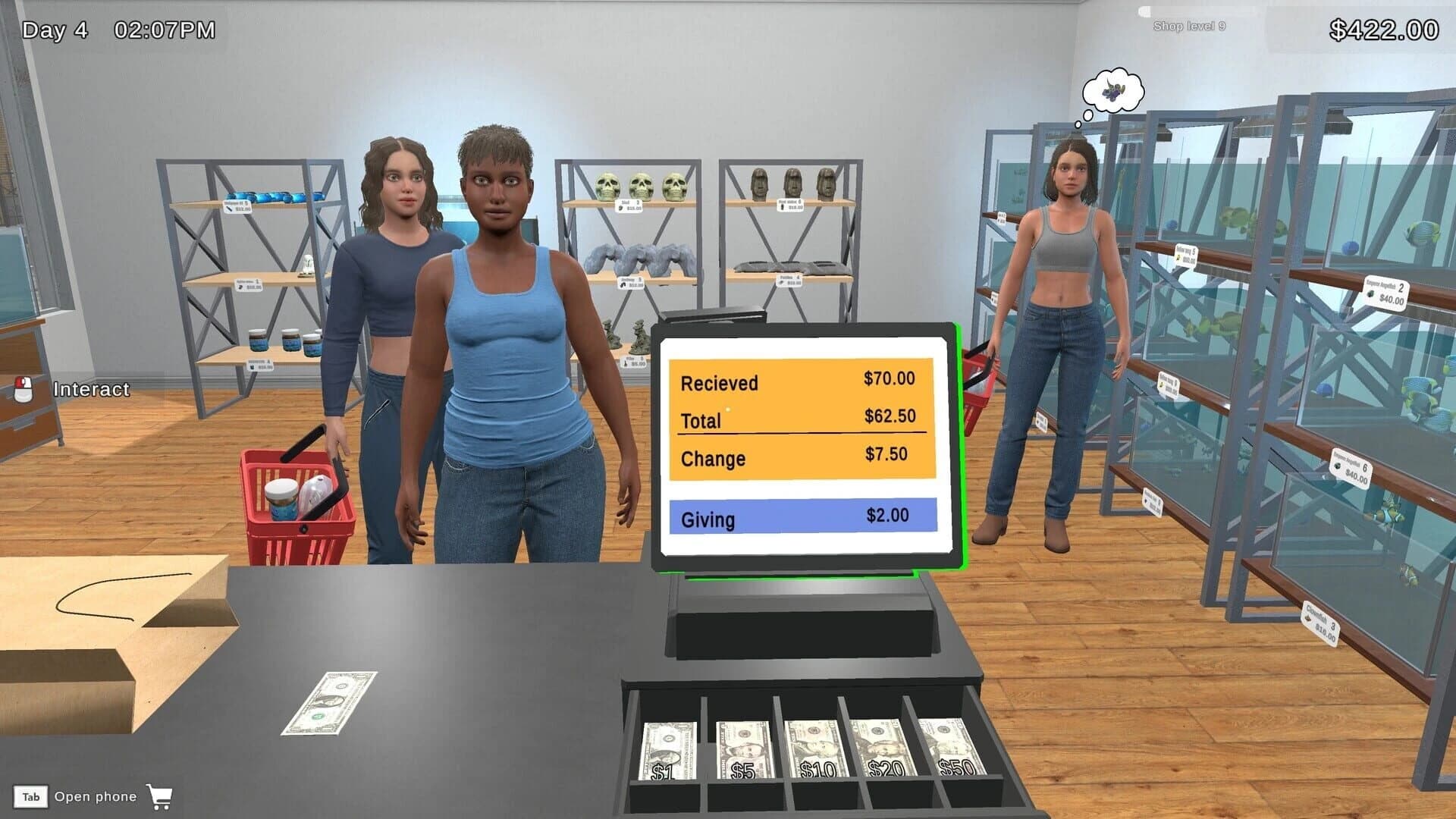This screenshot has width=1456, height=819.
Task: Click the fish thought bubble above the browsing customer
Action: click(1112, 91)
